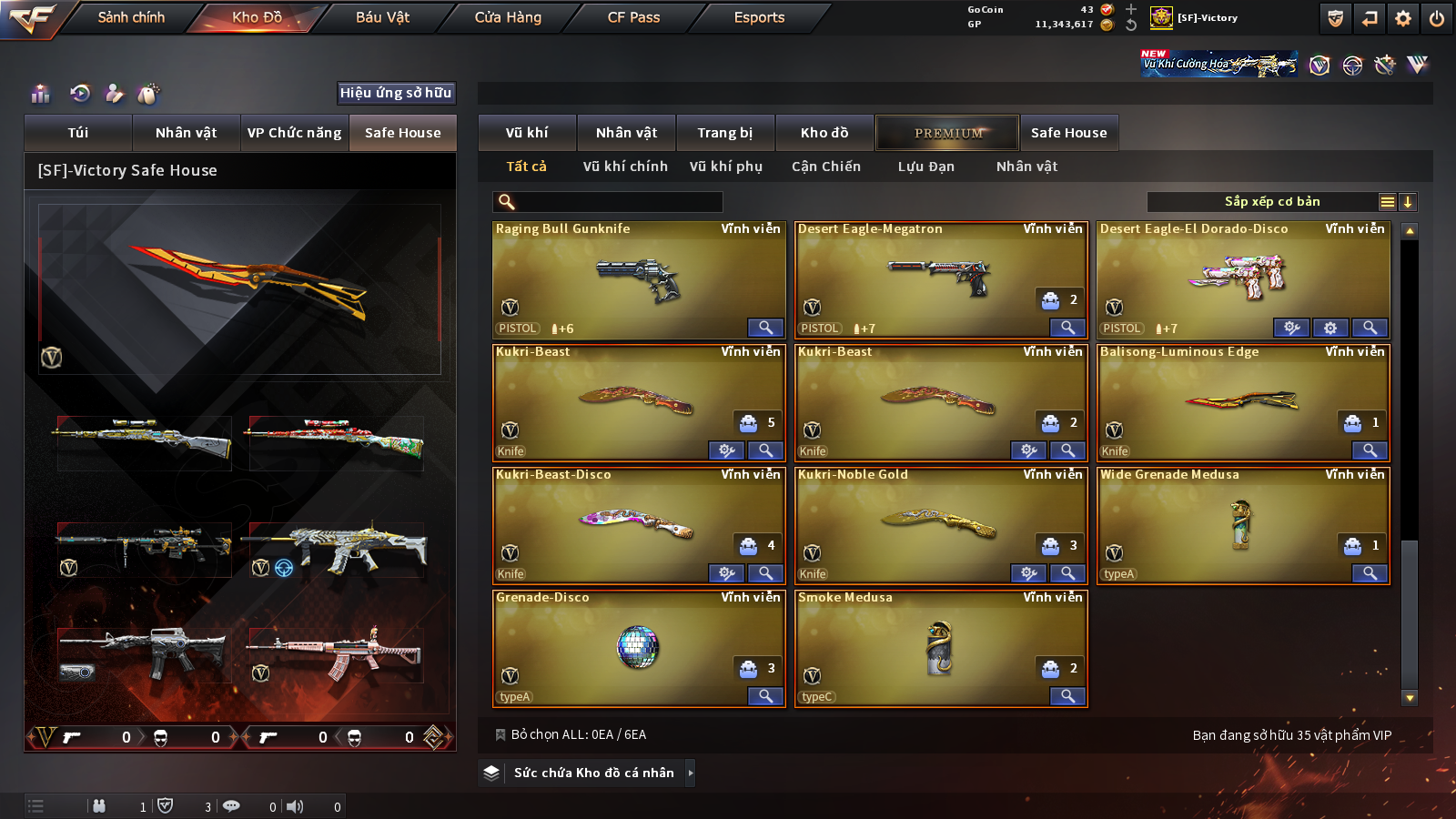Choose the Balisong-Luminous Edge knife
This screenshot has width=1456, height=819.
1242,400
